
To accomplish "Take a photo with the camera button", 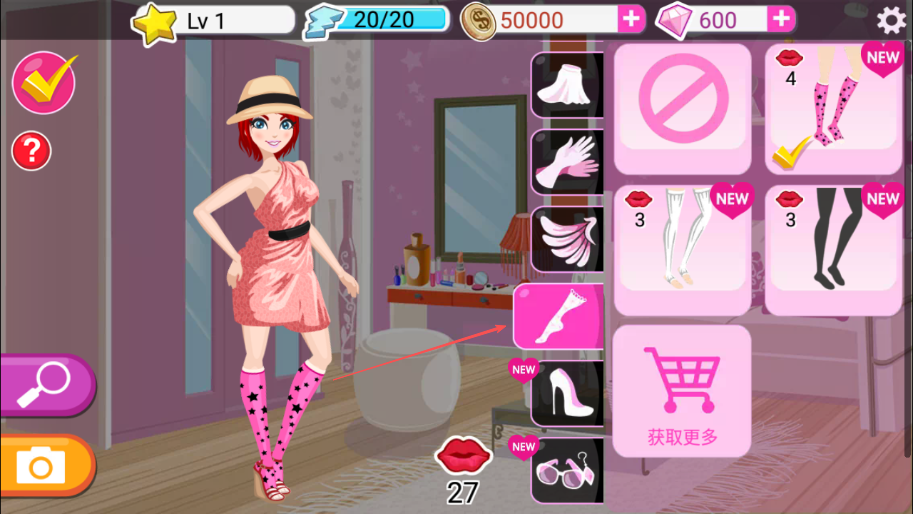I will pyautogui.click(x=43, y=466).
